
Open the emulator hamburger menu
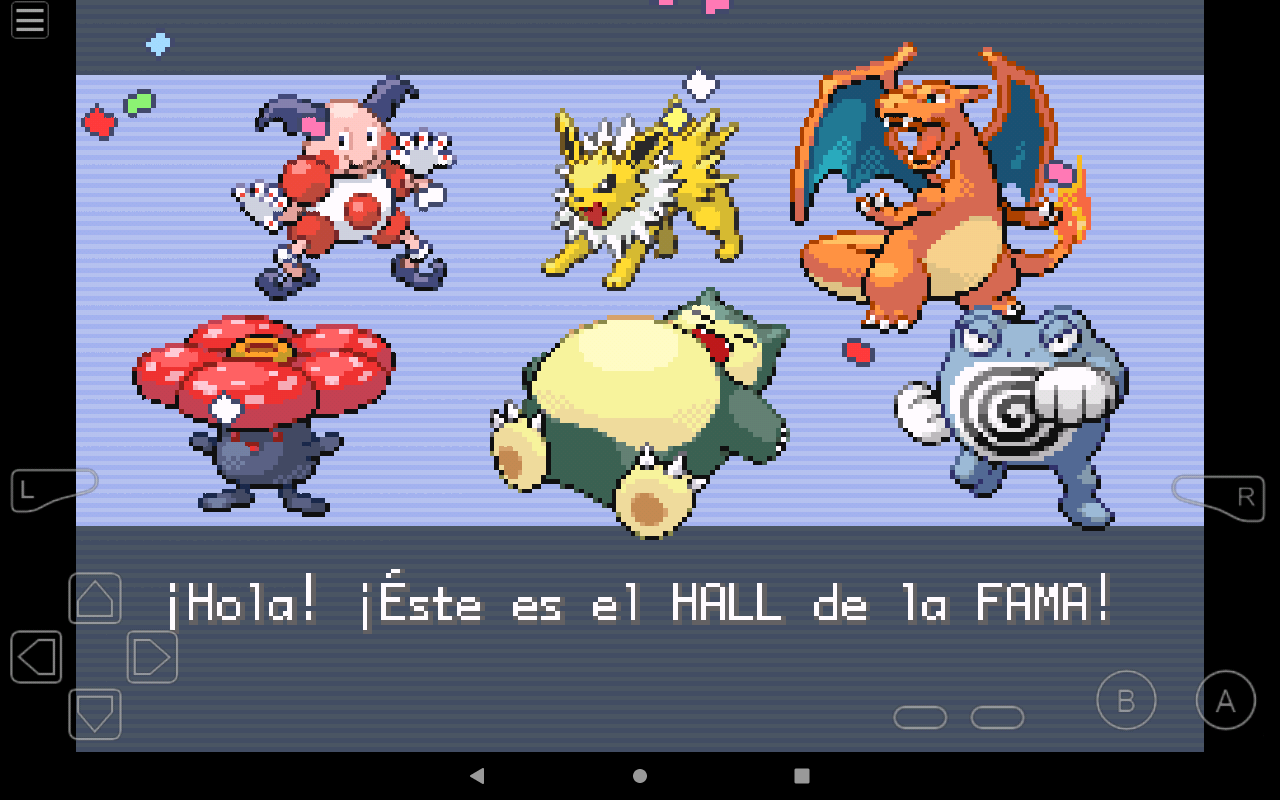pyautogui.click(x=29, y=20)
